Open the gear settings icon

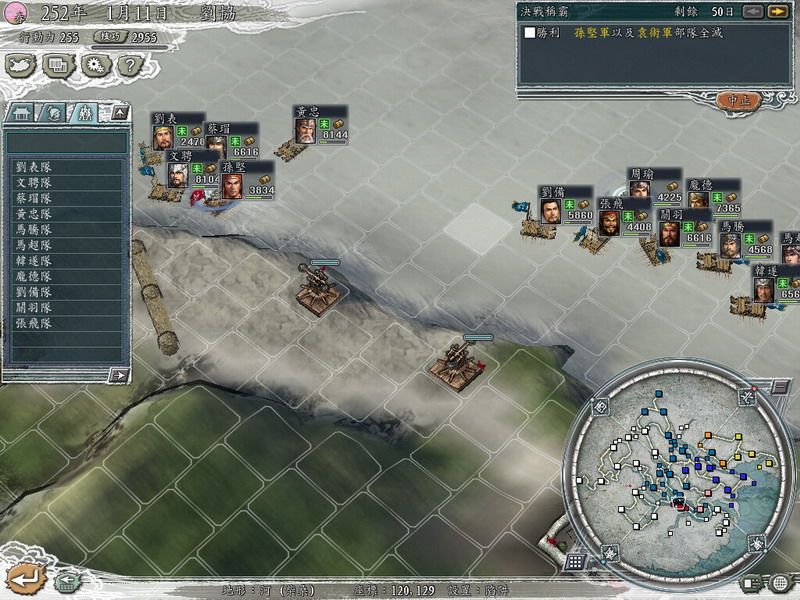tap(97, 65)
